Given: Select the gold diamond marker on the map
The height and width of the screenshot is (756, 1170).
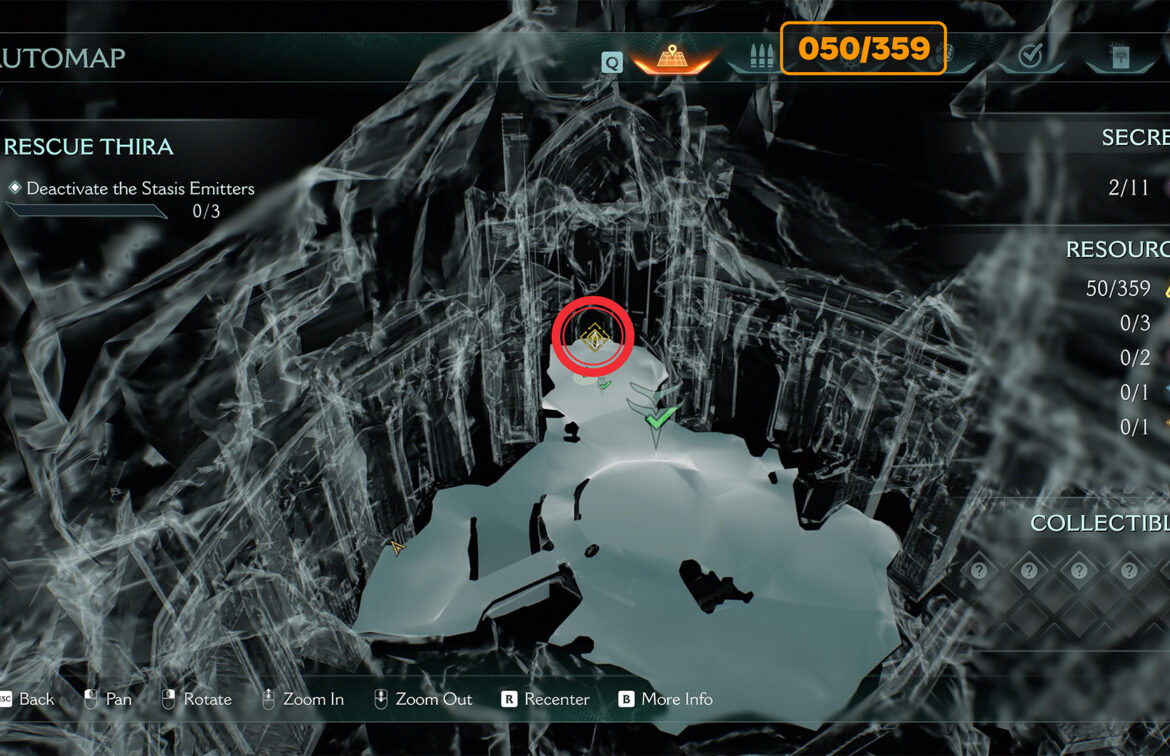Looking at the screenshot, I should click(593, 338).
